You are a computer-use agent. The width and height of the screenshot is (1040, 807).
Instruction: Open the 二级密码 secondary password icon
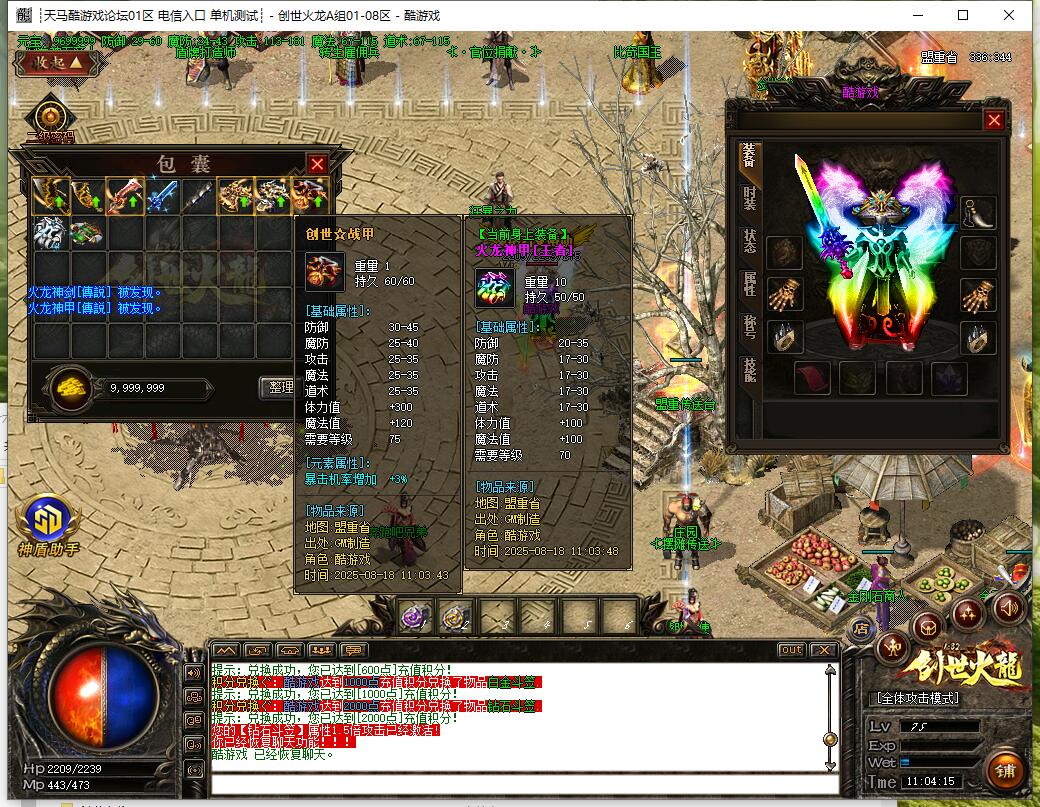49,118
